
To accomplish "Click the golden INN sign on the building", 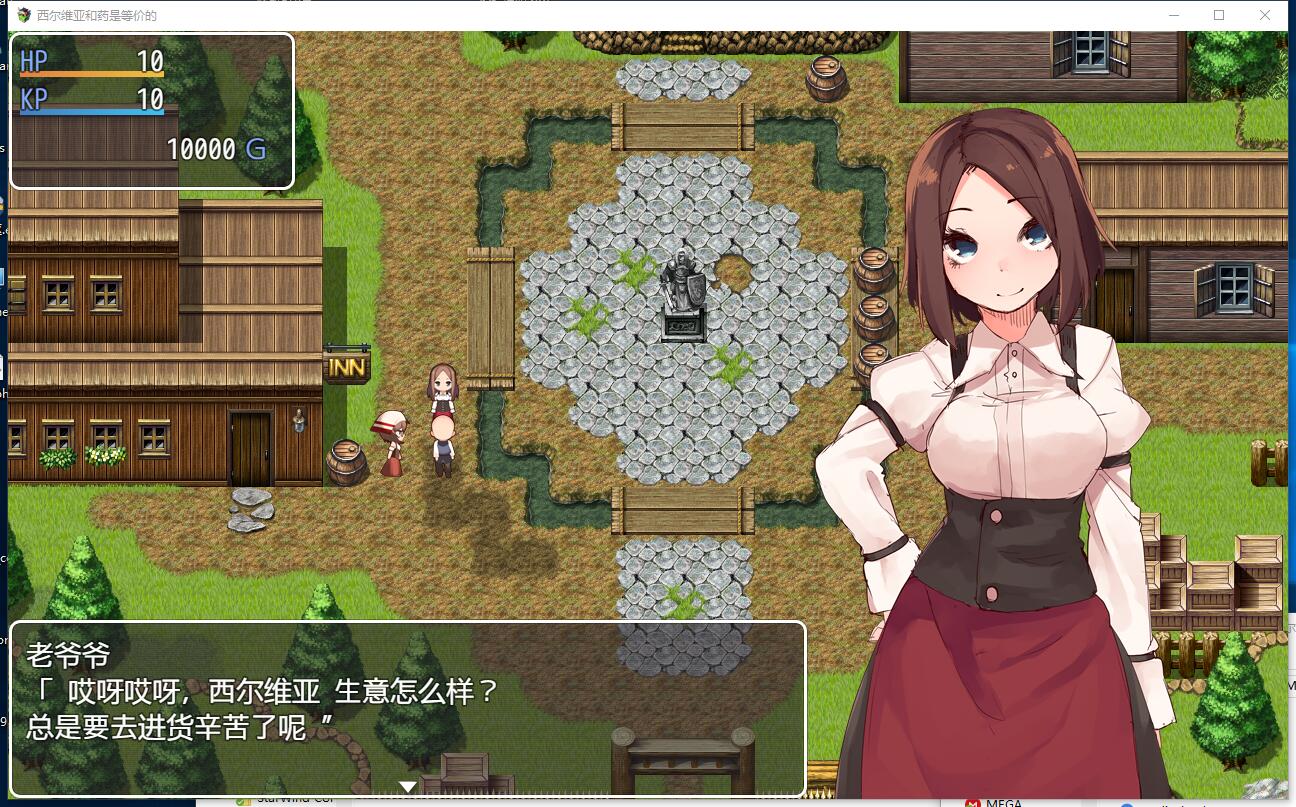I will 348,364.
